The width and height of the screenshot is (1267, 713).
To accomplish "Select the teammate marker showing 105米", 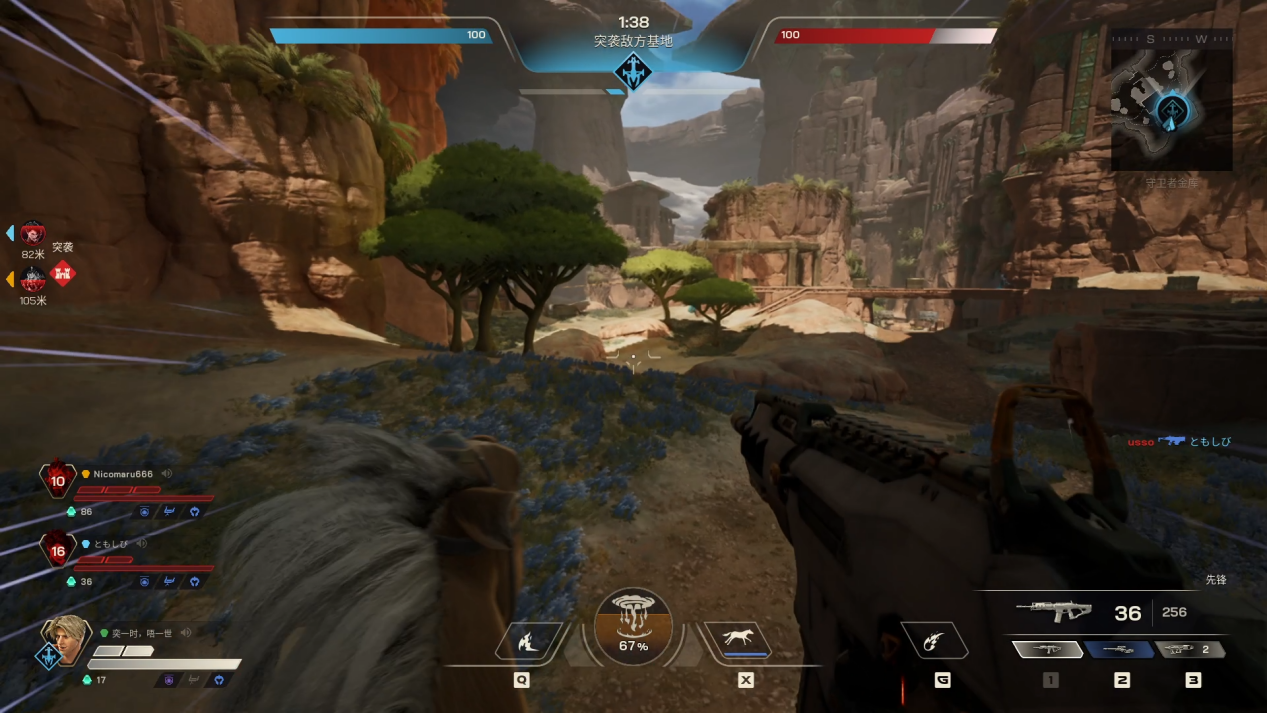I will click(x=33, y=279).
